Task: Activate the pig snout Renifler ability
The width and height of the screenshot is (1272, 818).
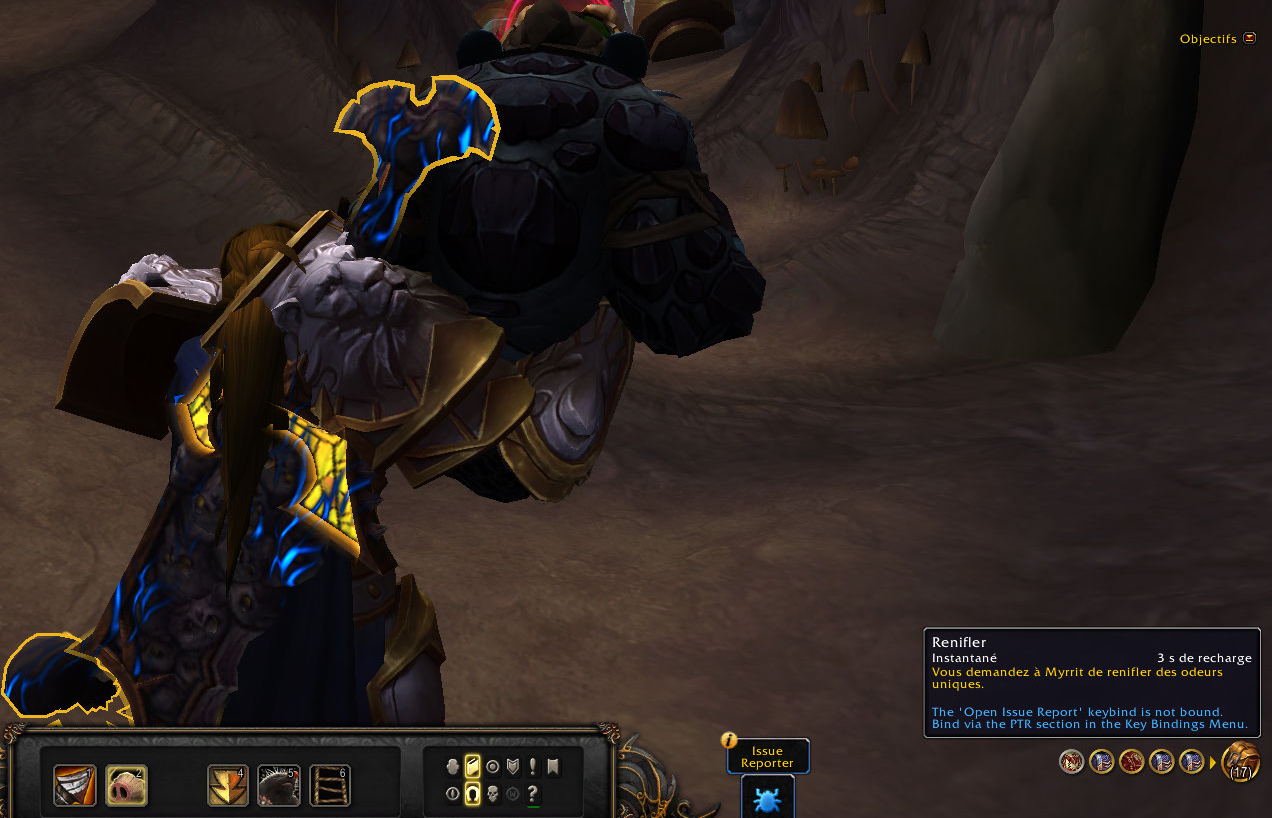Action: tap(126, 785)
